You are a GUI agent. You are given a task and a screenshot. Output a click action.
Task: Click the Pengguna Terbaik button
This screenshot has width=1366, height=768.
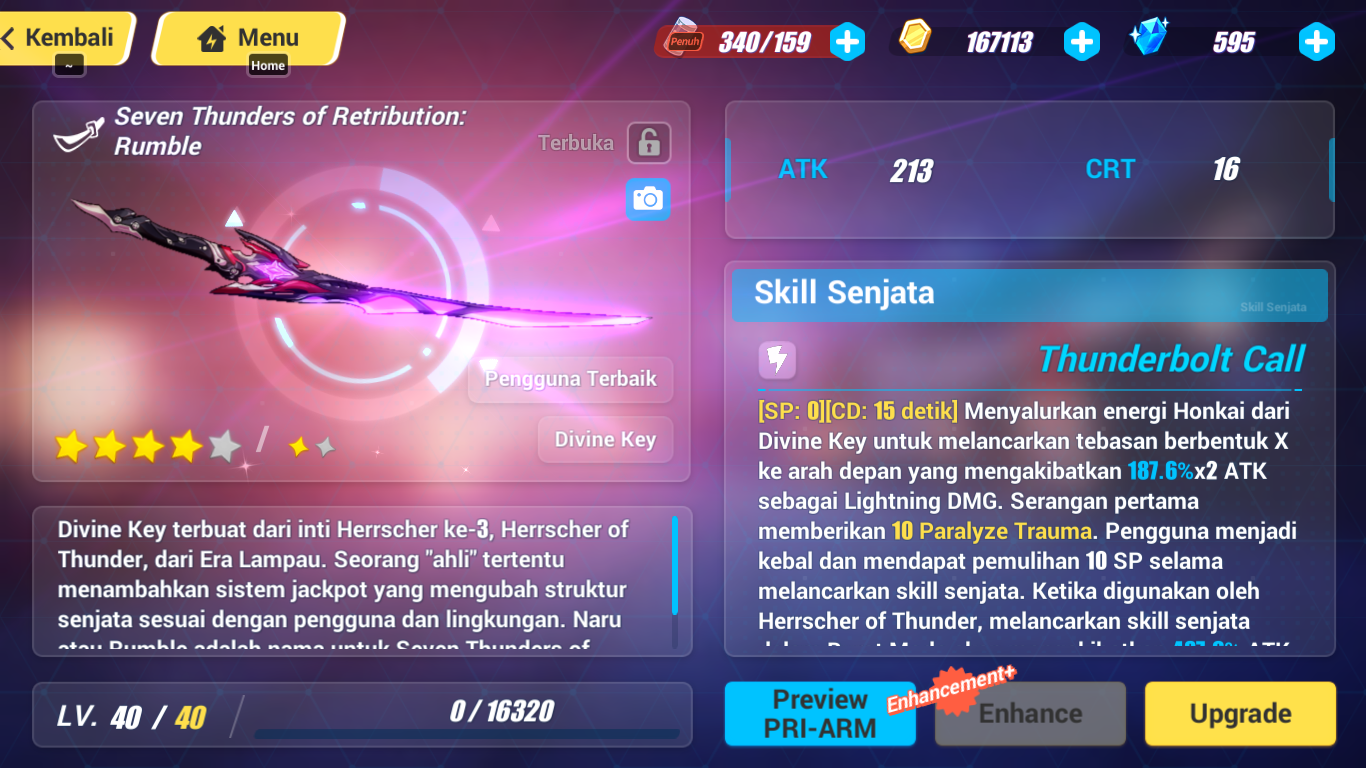tap(570, 380)
